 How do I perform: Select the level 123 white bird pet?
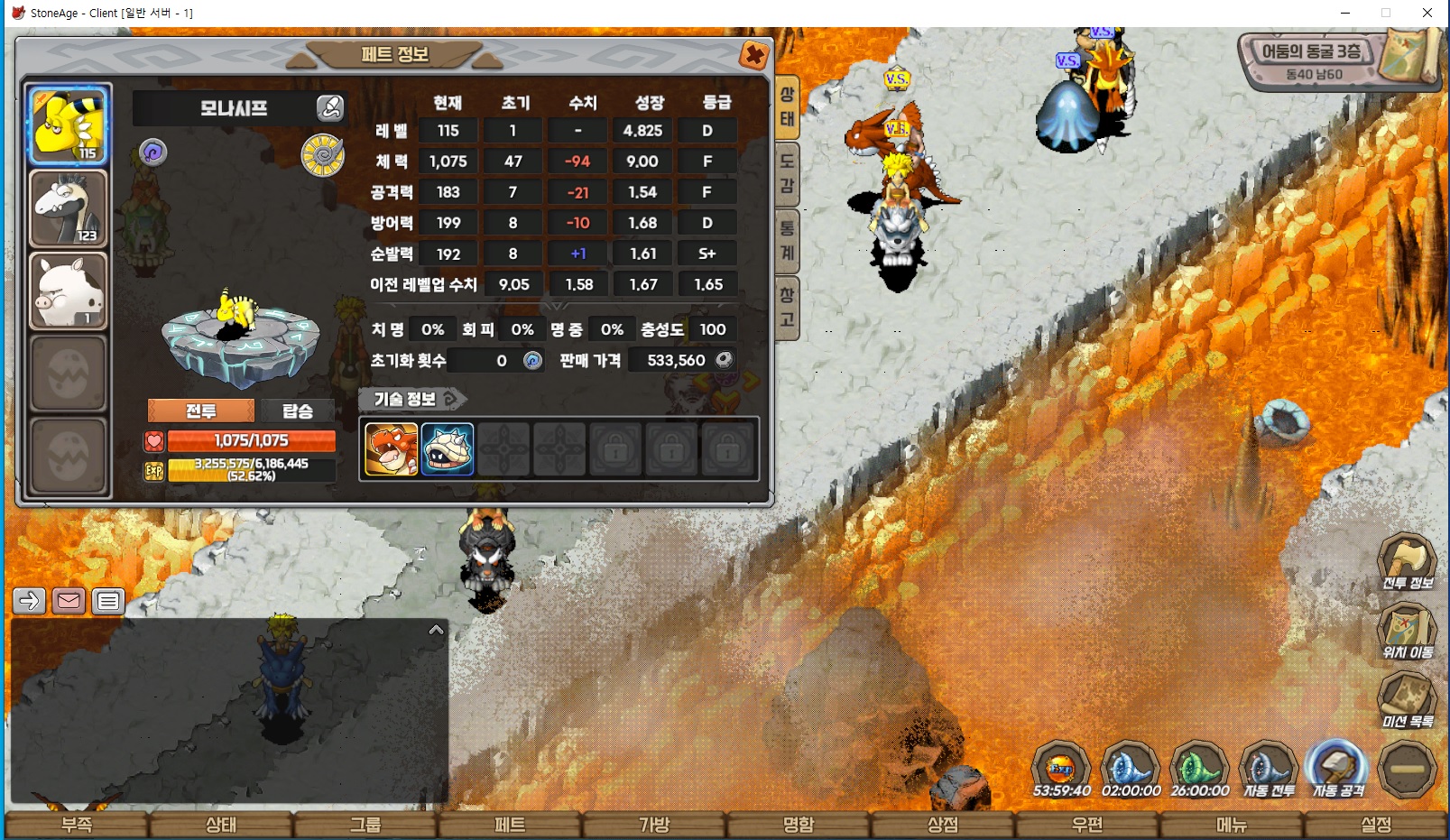[x=69, y=208]
